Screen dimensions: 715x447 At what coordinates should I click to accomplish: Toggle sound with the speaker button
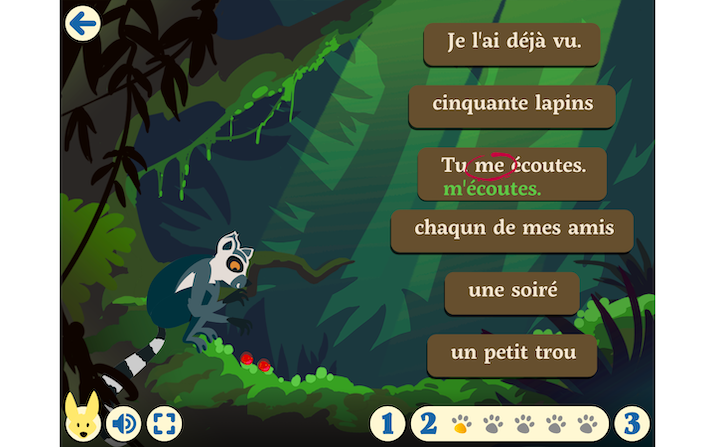[124, 423]
